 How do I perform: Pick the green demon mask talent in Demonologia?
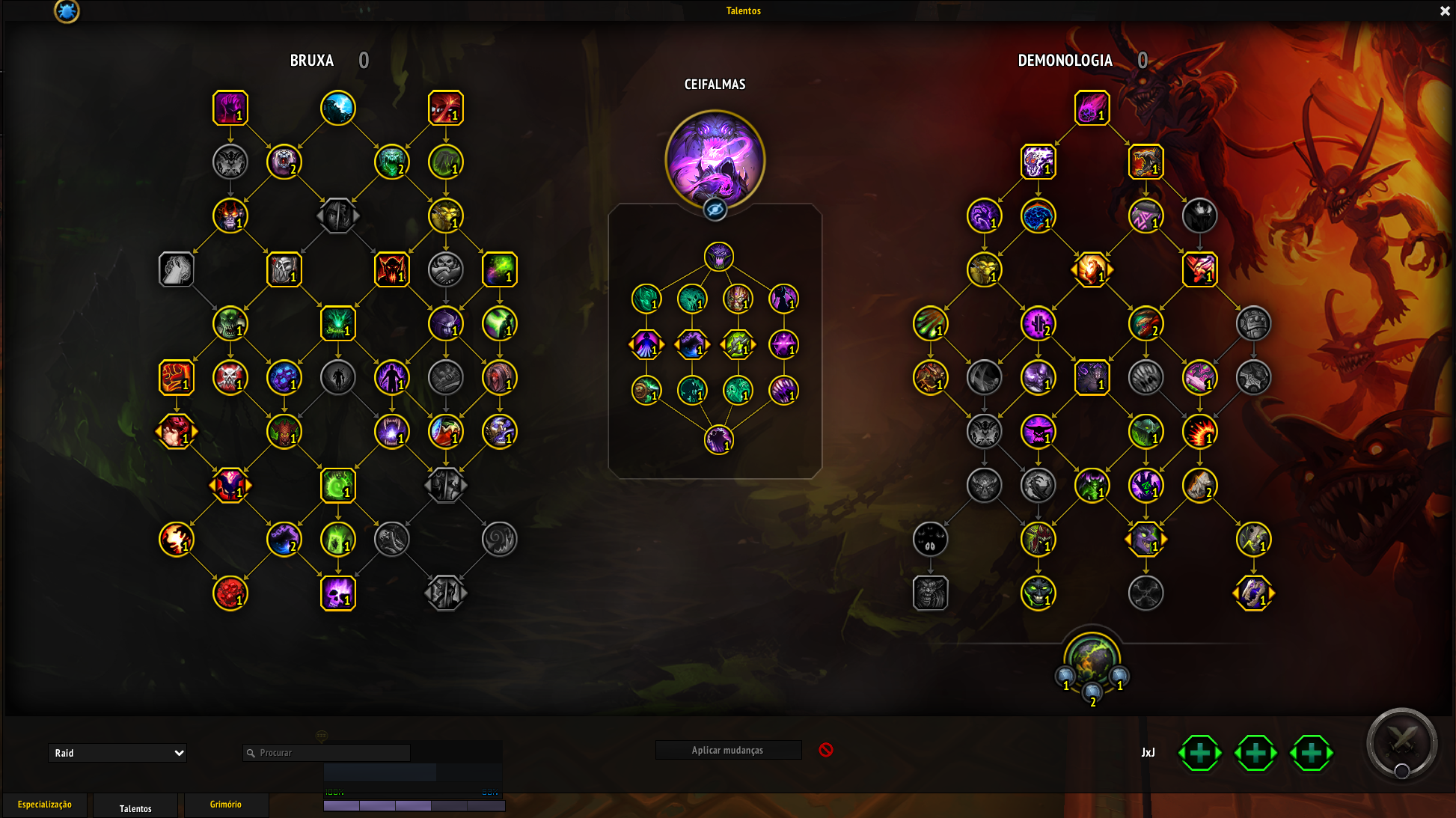pyautogui.click(x=1038, y=593)
